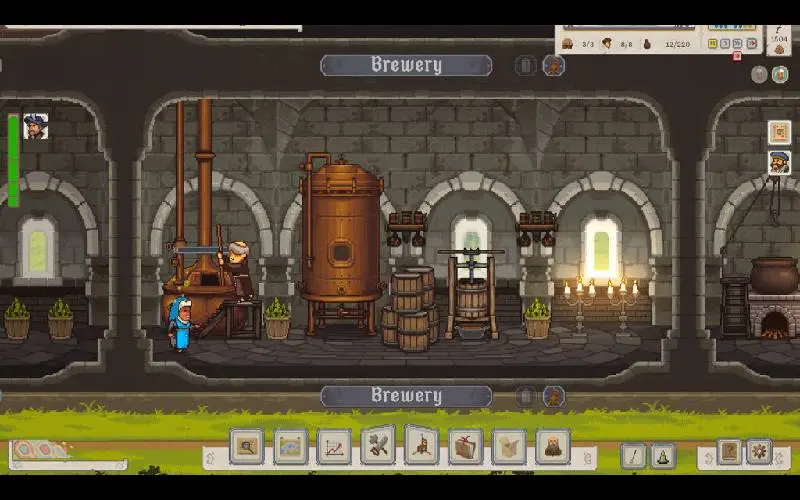Viewport: 800px width, 500px height.
Task: Pause the game with the yellow pause button
Action: coord(713,43)
